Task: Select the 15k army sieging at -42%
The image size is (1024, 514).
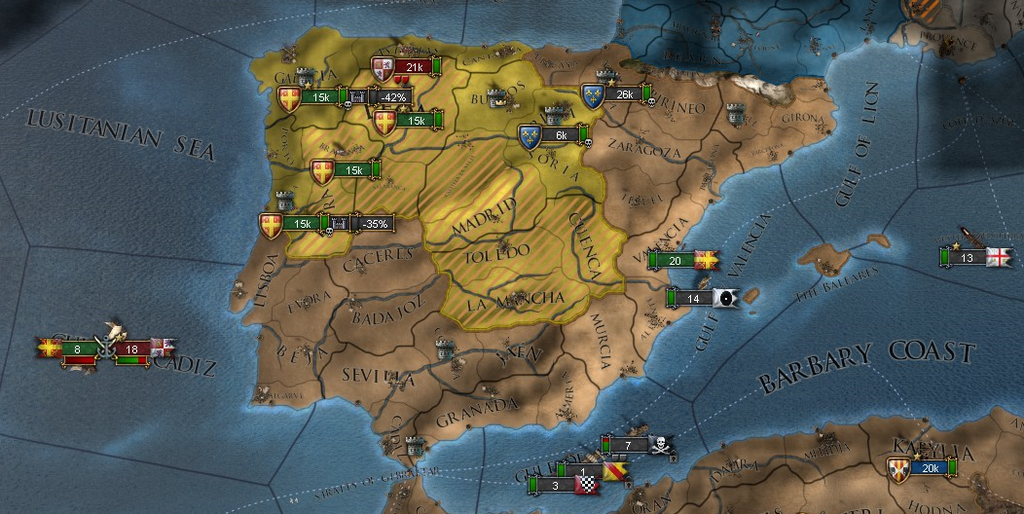Action: [322, 97]
